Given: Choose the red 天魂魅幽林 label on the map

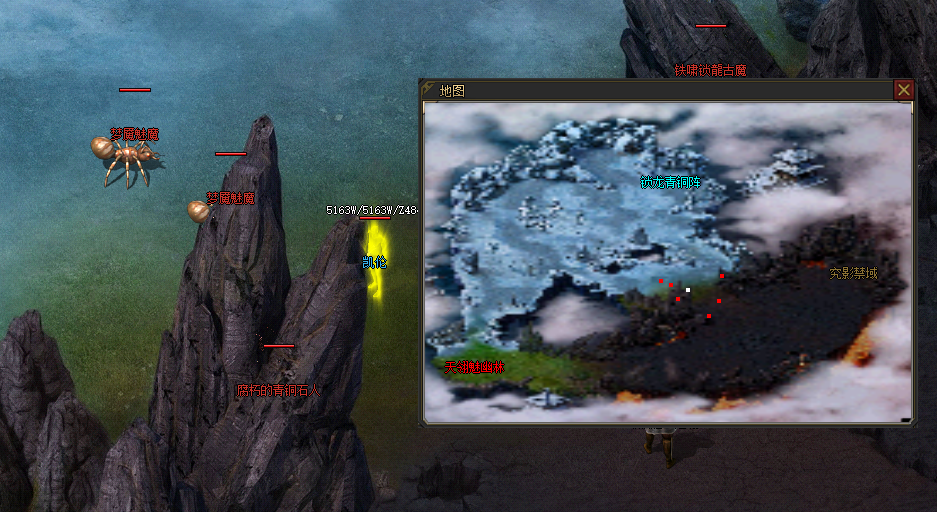Looking at the screenshot, I should pyautogui.click(x=475, y=367).
